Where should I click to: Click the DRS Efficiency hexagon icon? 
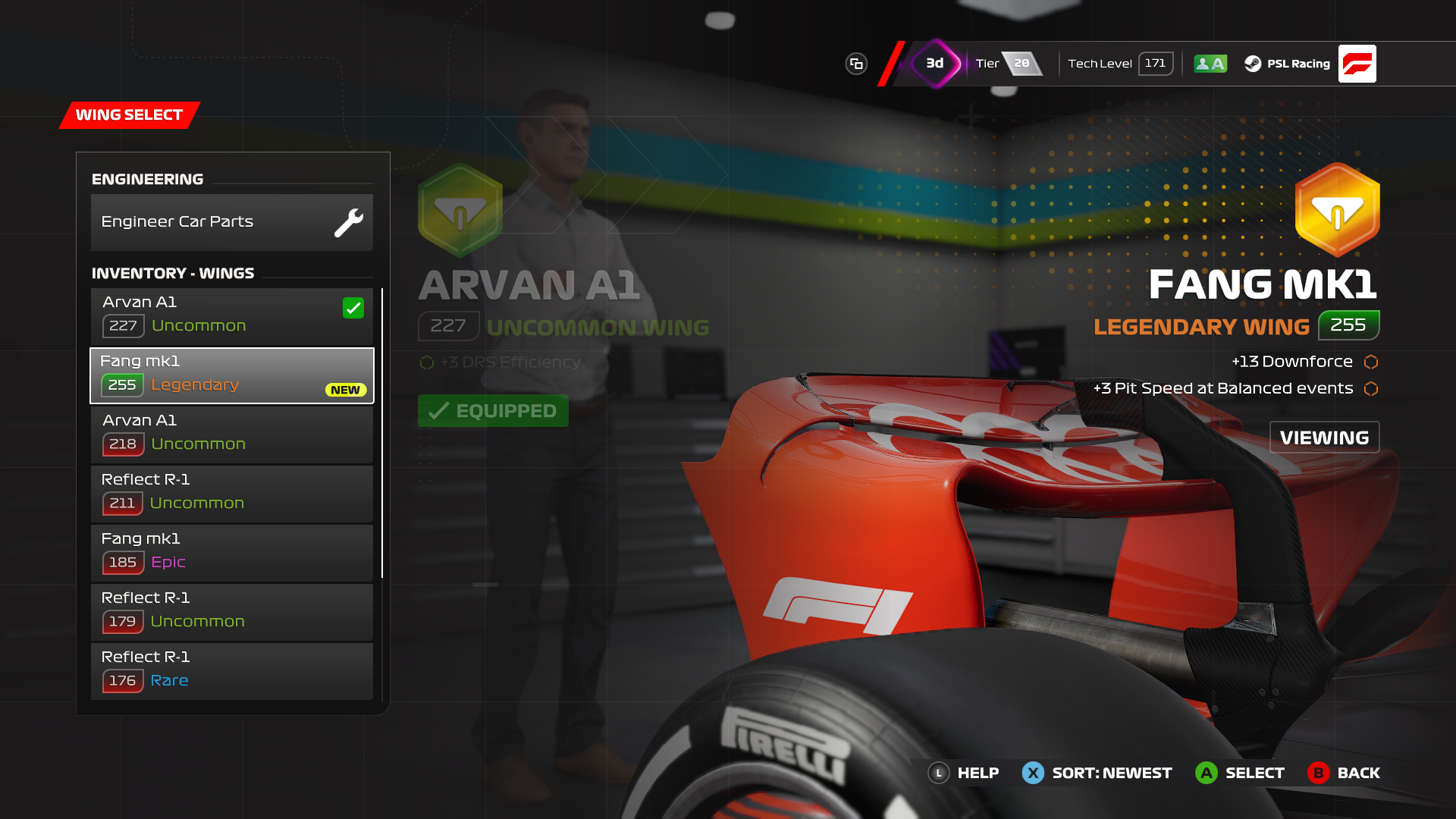(x=426, y=362)
